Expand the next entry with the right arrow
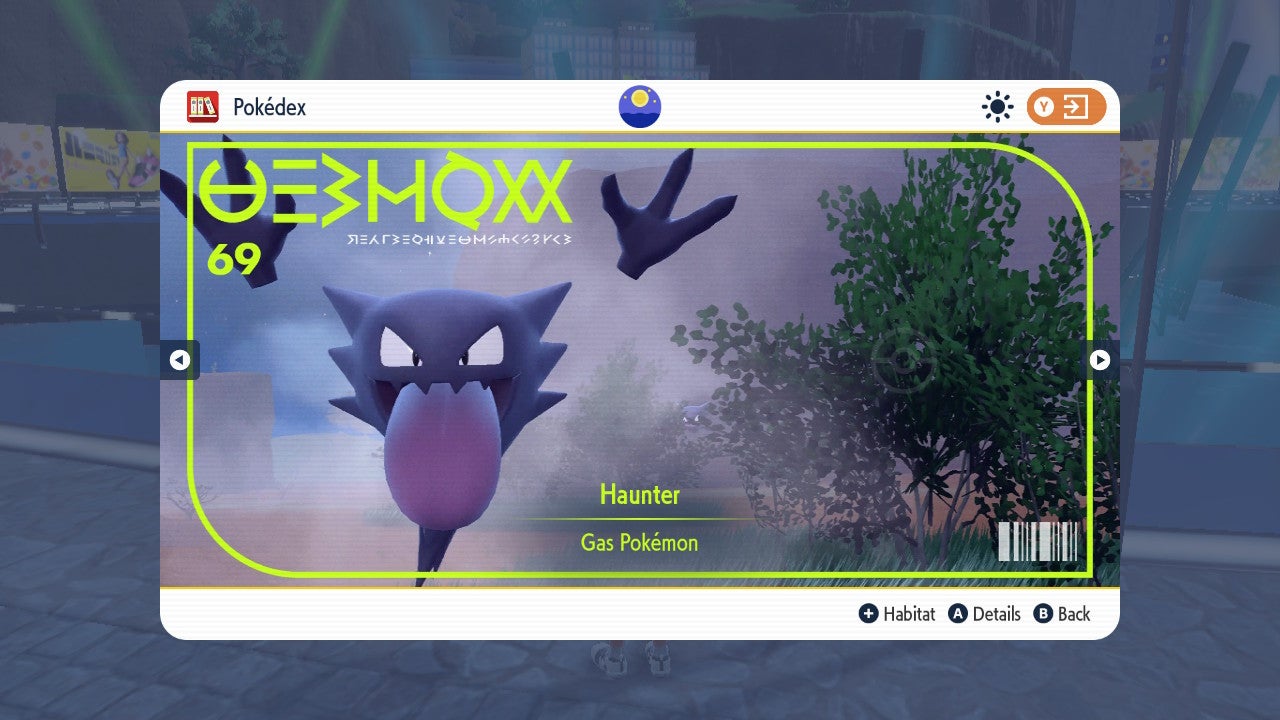 coord(1100,360)
